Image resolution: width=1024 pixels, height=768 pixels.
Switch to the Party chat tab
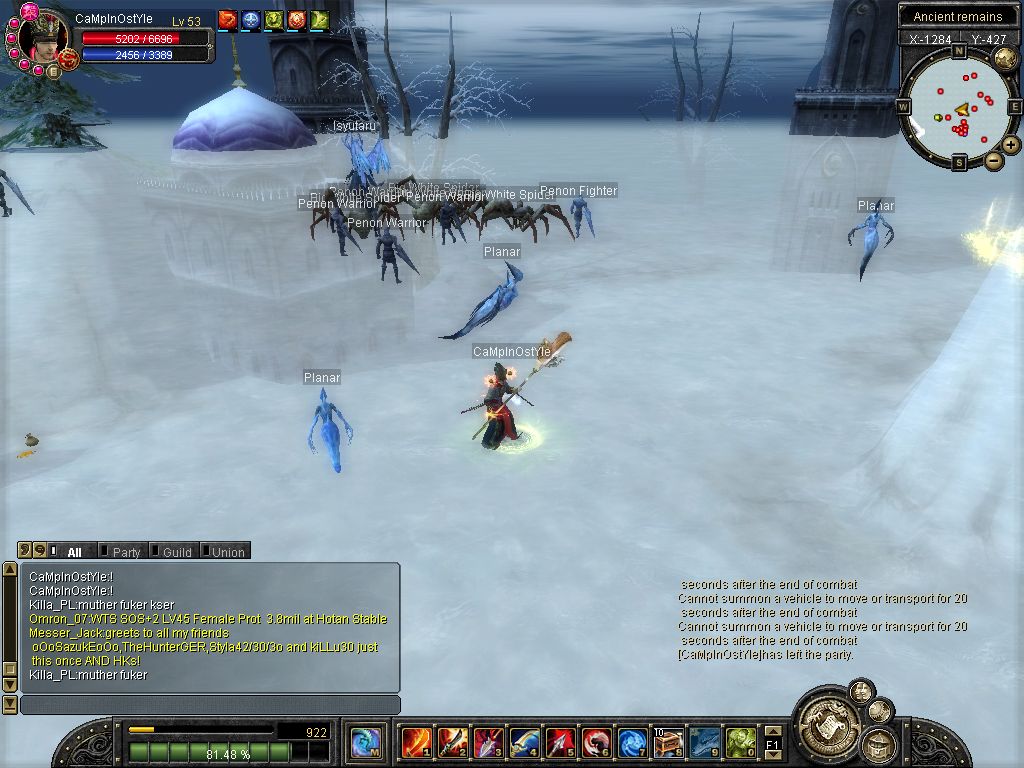pos(126,551)
